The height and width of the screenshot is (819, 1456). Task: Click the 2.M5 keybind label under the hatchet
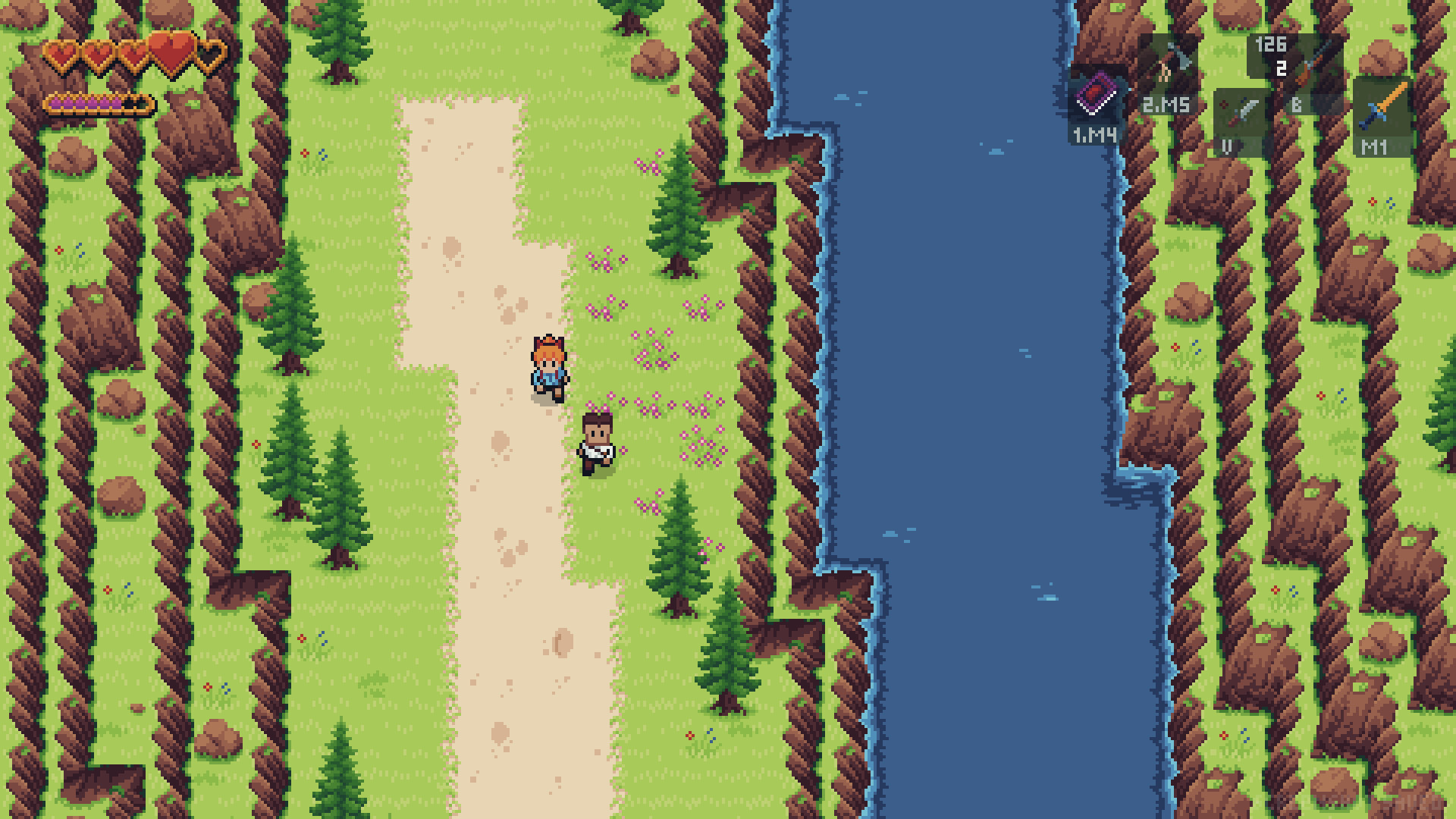1166,105
